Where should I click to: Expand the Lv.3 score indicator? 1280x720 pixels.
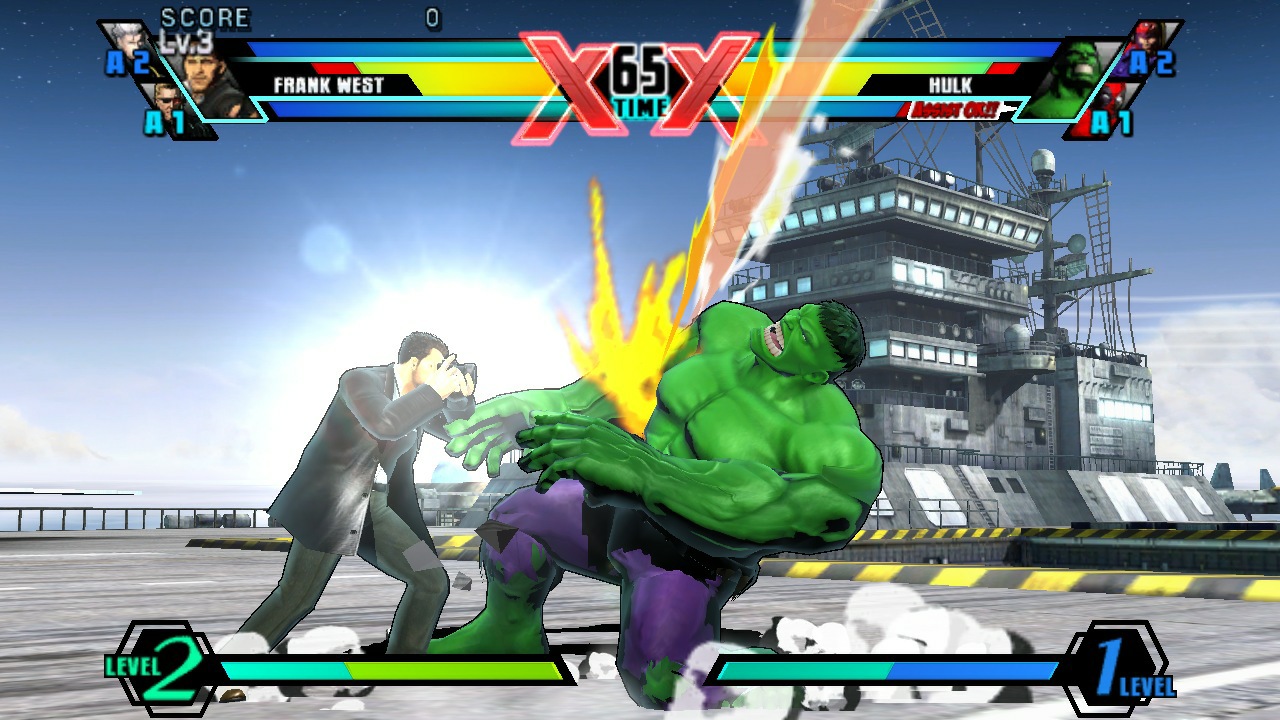[x=186, y=40]
